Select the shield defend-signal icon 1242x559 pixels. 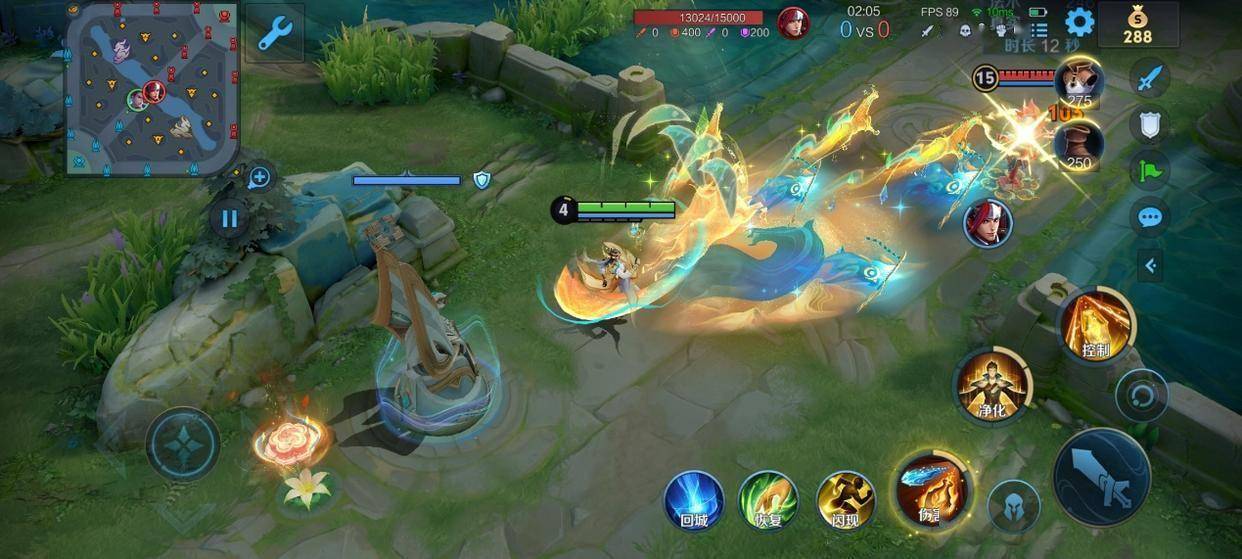[x=1150, y=124]
